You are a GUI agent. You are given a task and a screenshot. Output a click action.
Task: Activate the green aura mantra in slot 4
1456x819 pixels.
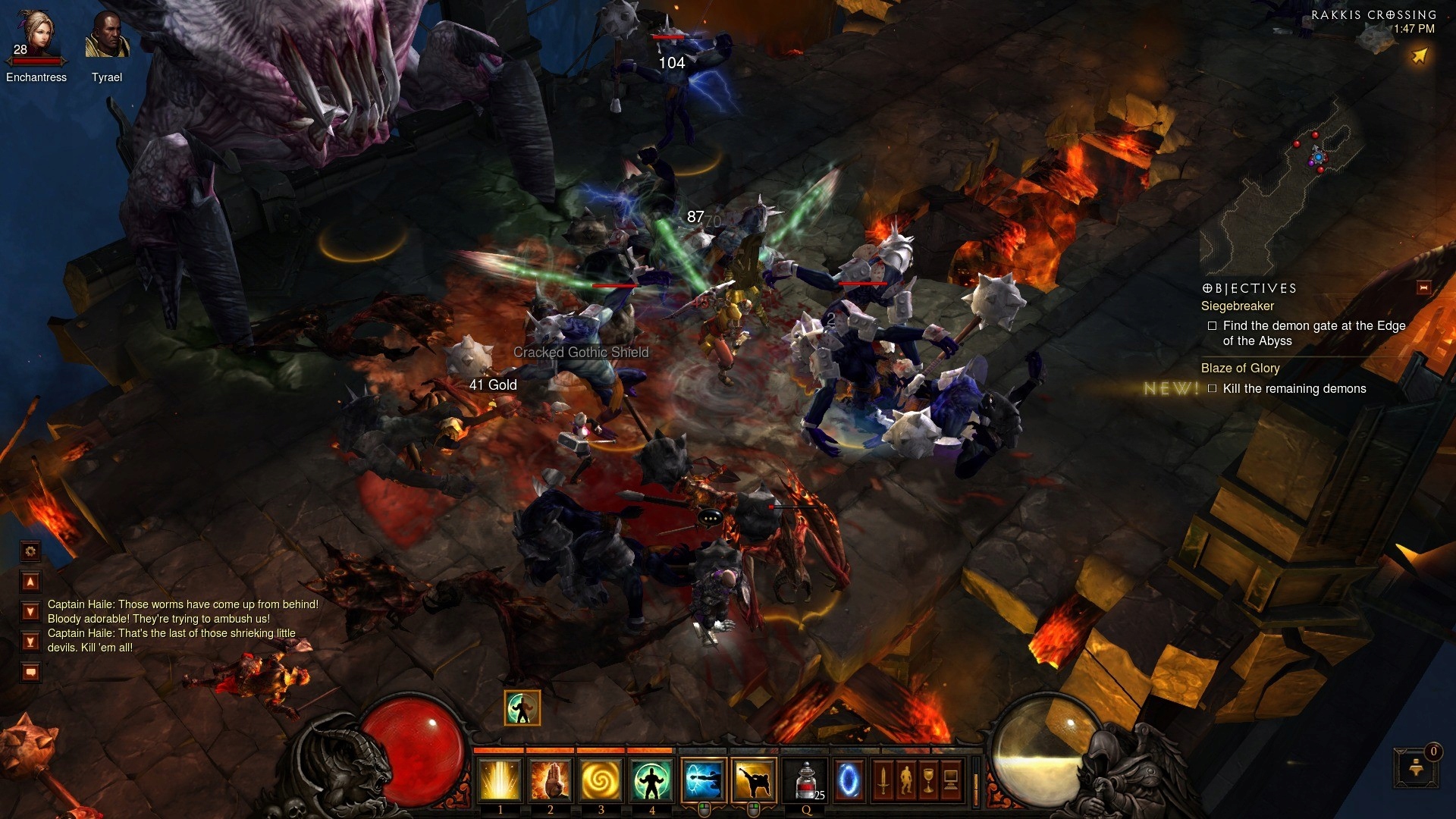click(x=651, y=780)
